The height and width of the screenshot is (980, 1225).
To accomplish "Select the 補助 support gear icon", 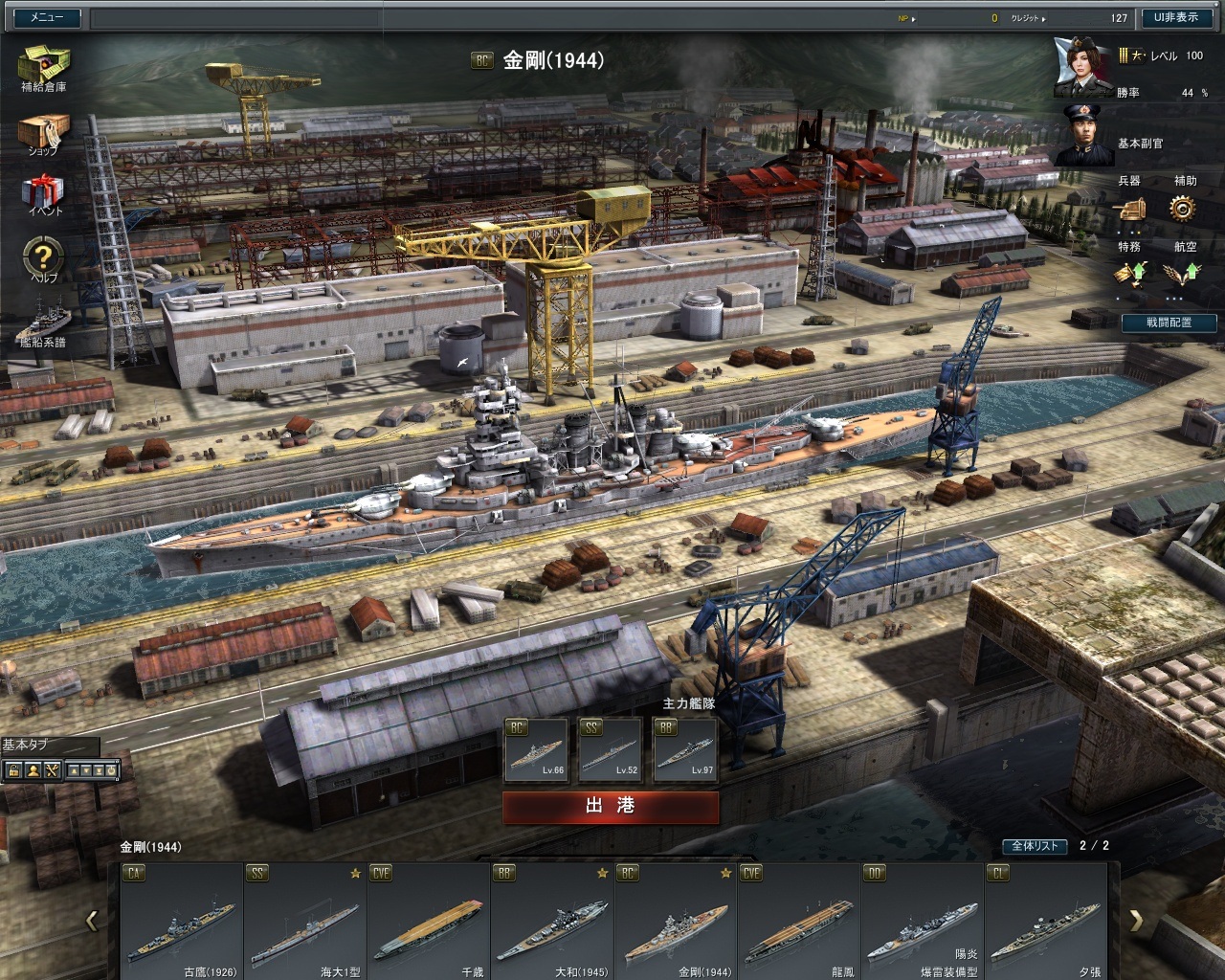I will click(x=1185, y=208).
